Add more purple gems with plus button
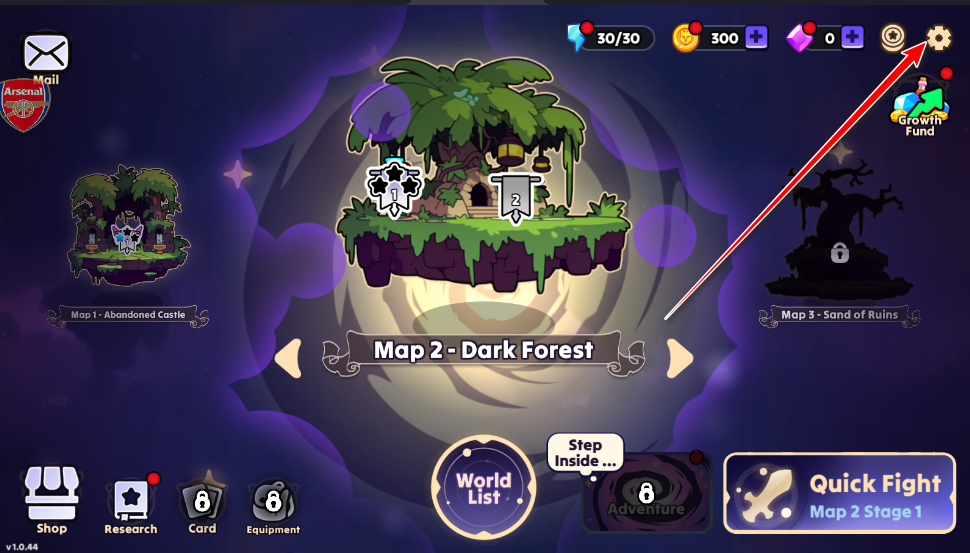 click(852, 38)
